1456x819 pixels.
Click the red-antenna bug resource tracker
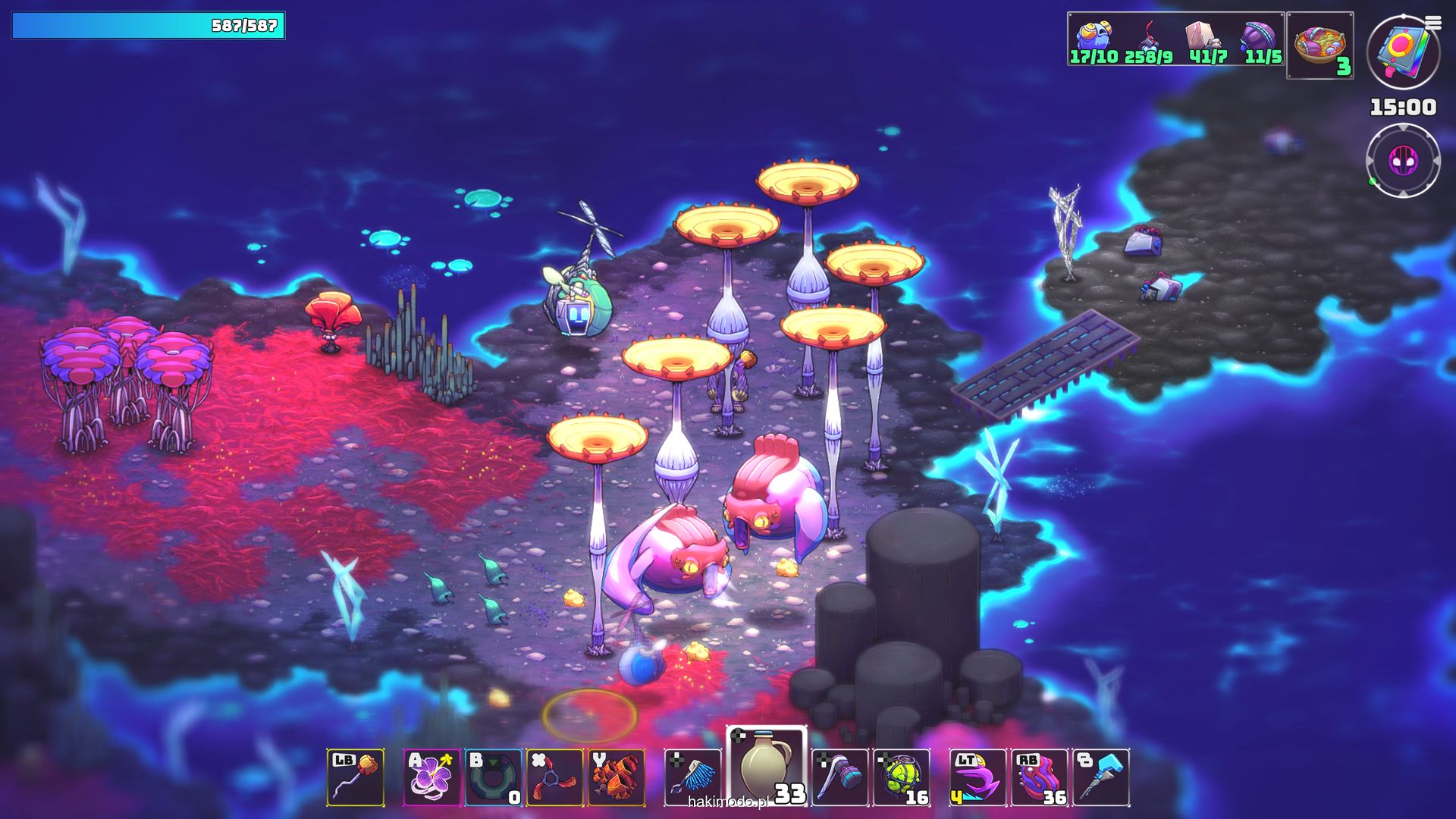point(1149,41)
